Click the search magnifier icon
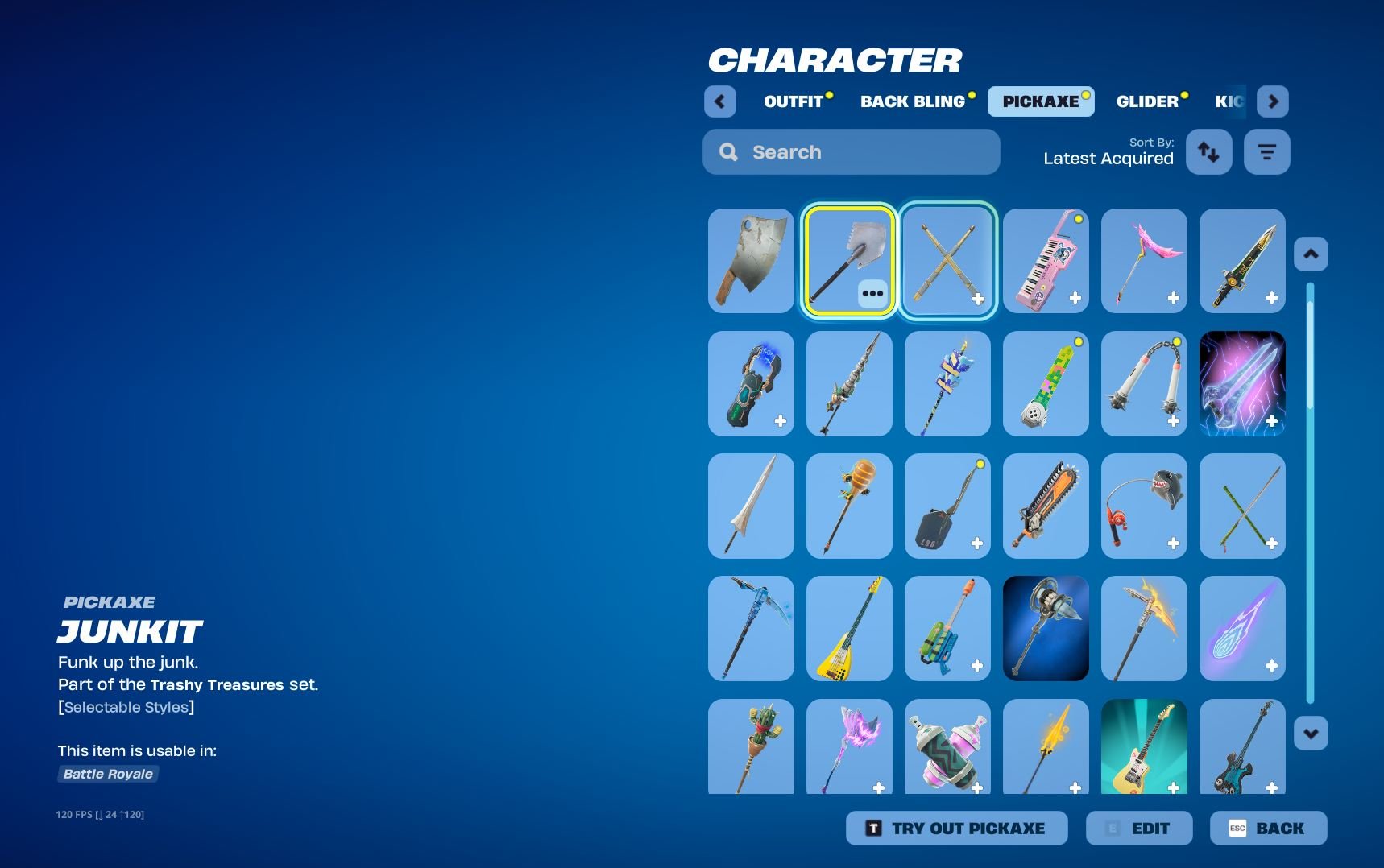The height and width of the screenshot is (868, 1384). point(728,151)
